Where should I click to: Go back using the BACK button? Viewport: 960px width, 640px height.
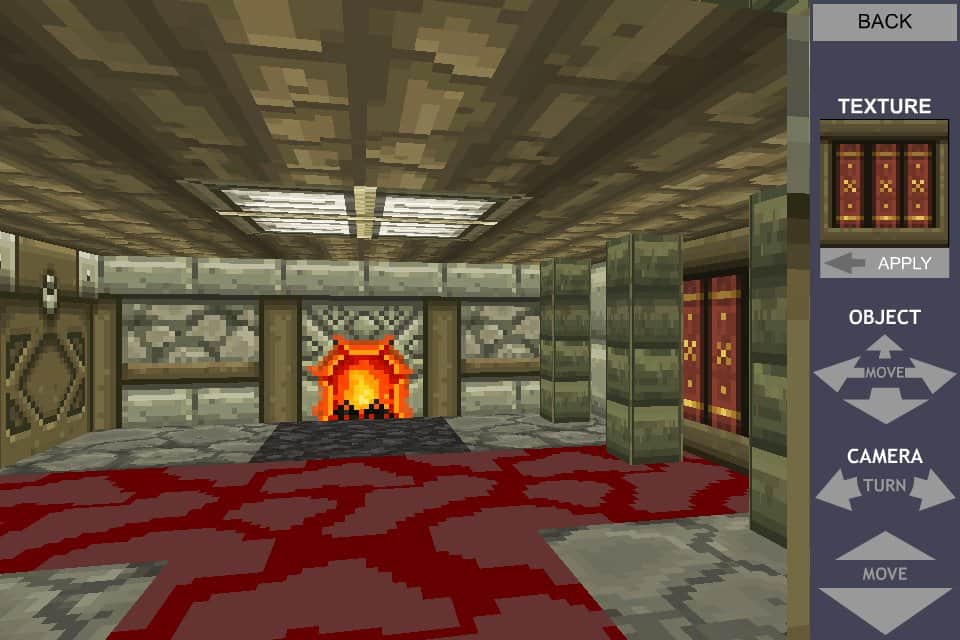[884, 21]
